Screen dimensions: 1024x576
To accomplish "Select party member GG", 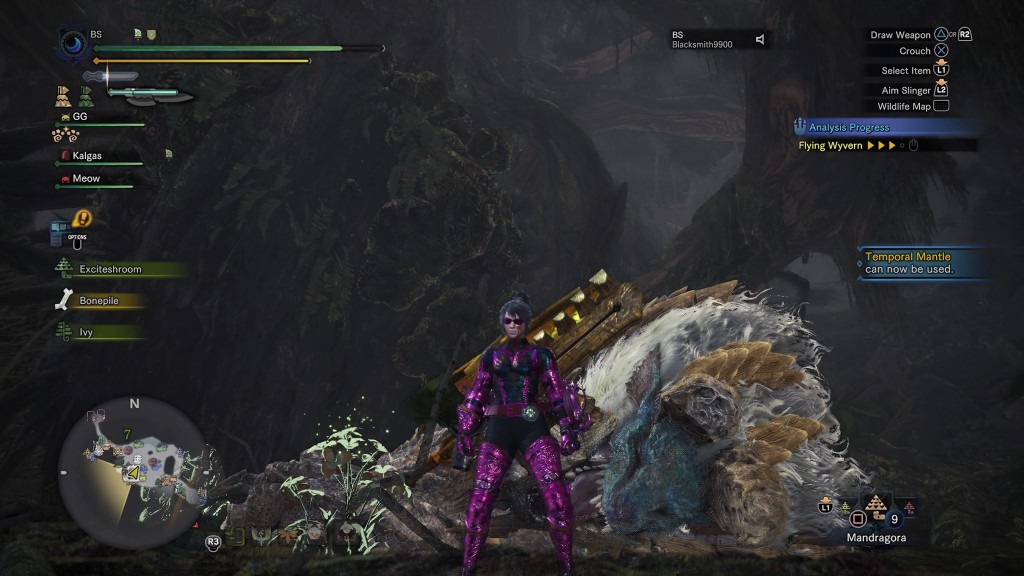I will [x=80, y=117].
